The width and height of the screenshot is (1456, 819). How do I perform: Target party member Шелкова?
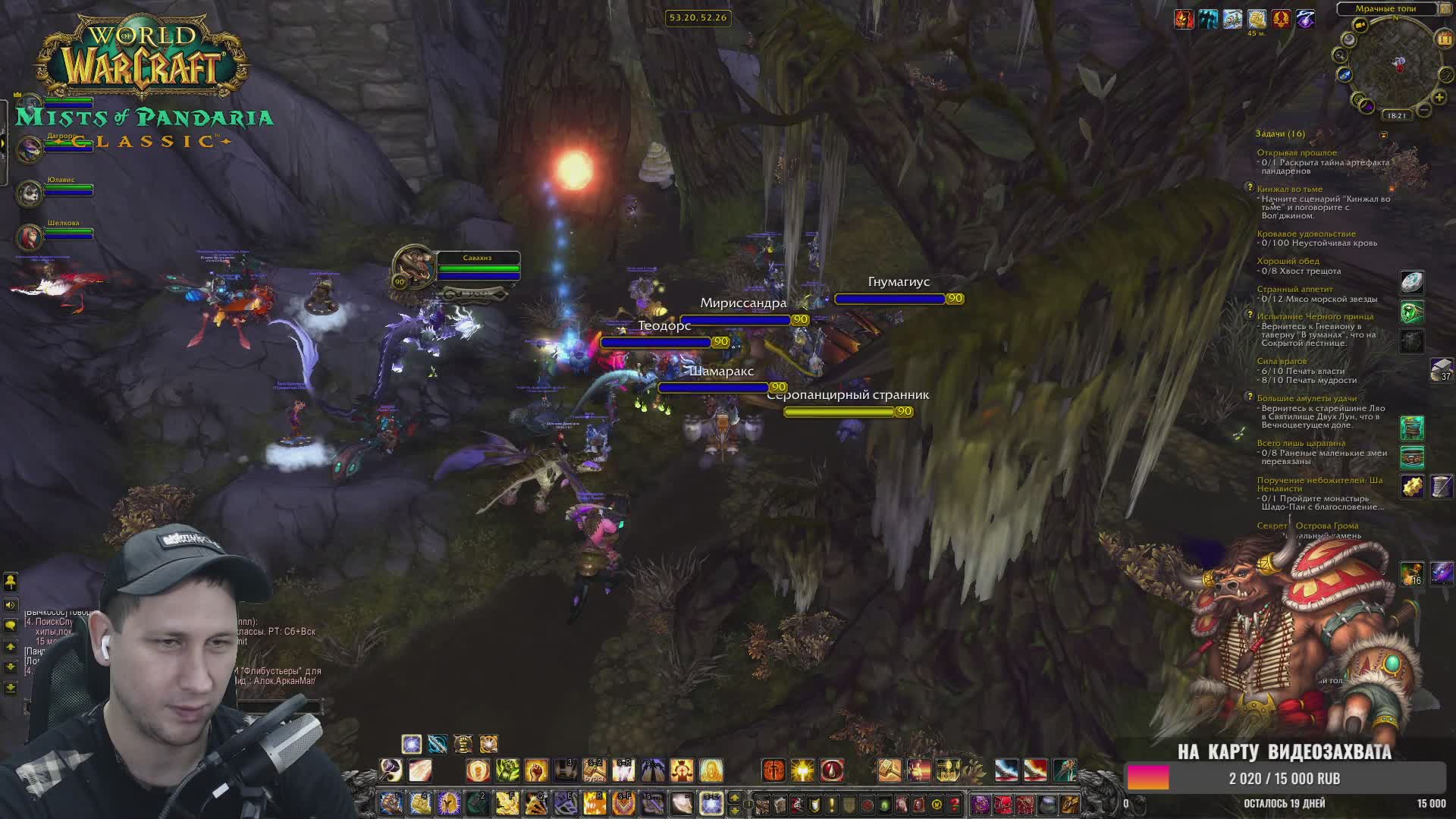tap(31, 236)
